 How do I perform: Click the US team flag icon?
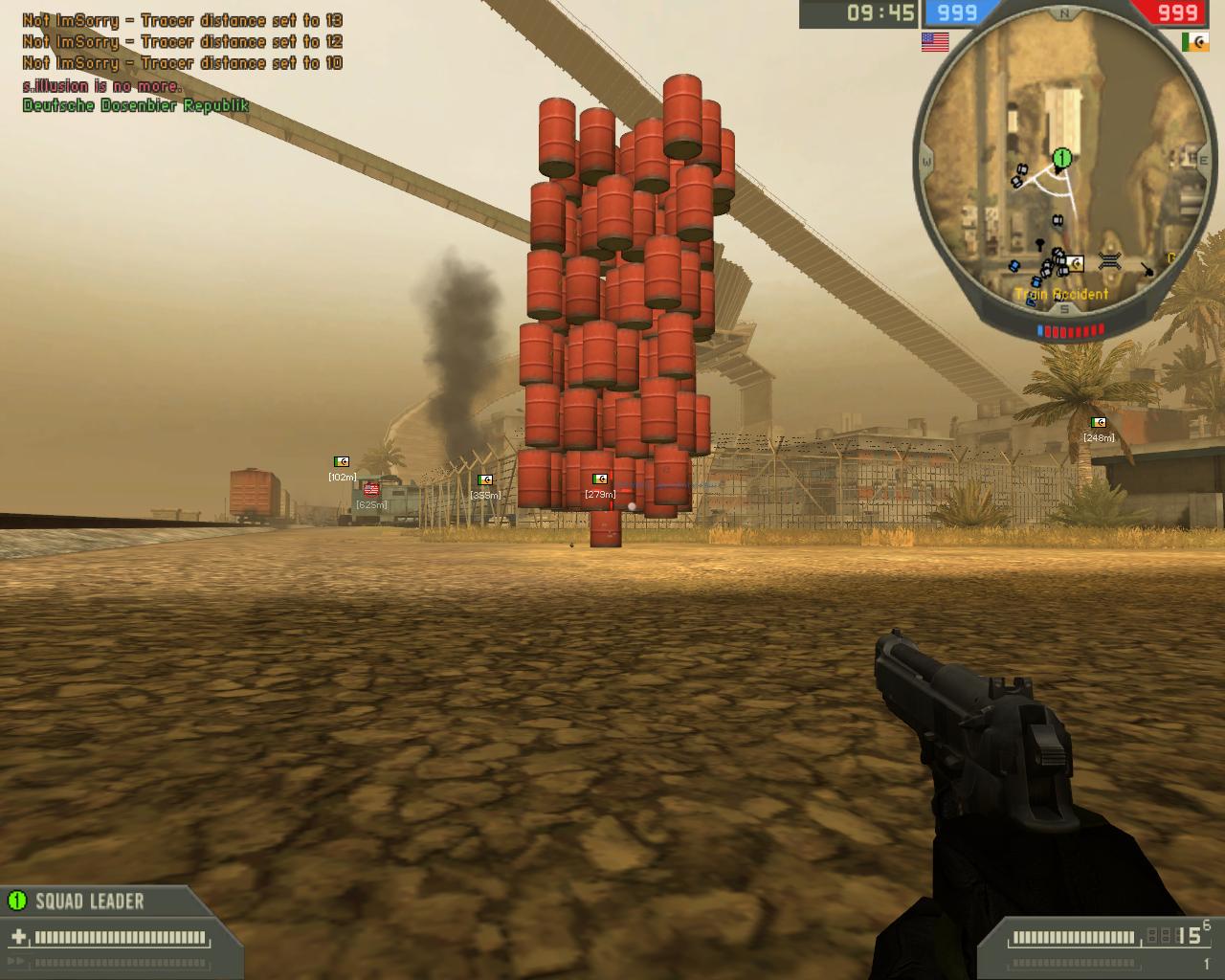coord(934,42)
